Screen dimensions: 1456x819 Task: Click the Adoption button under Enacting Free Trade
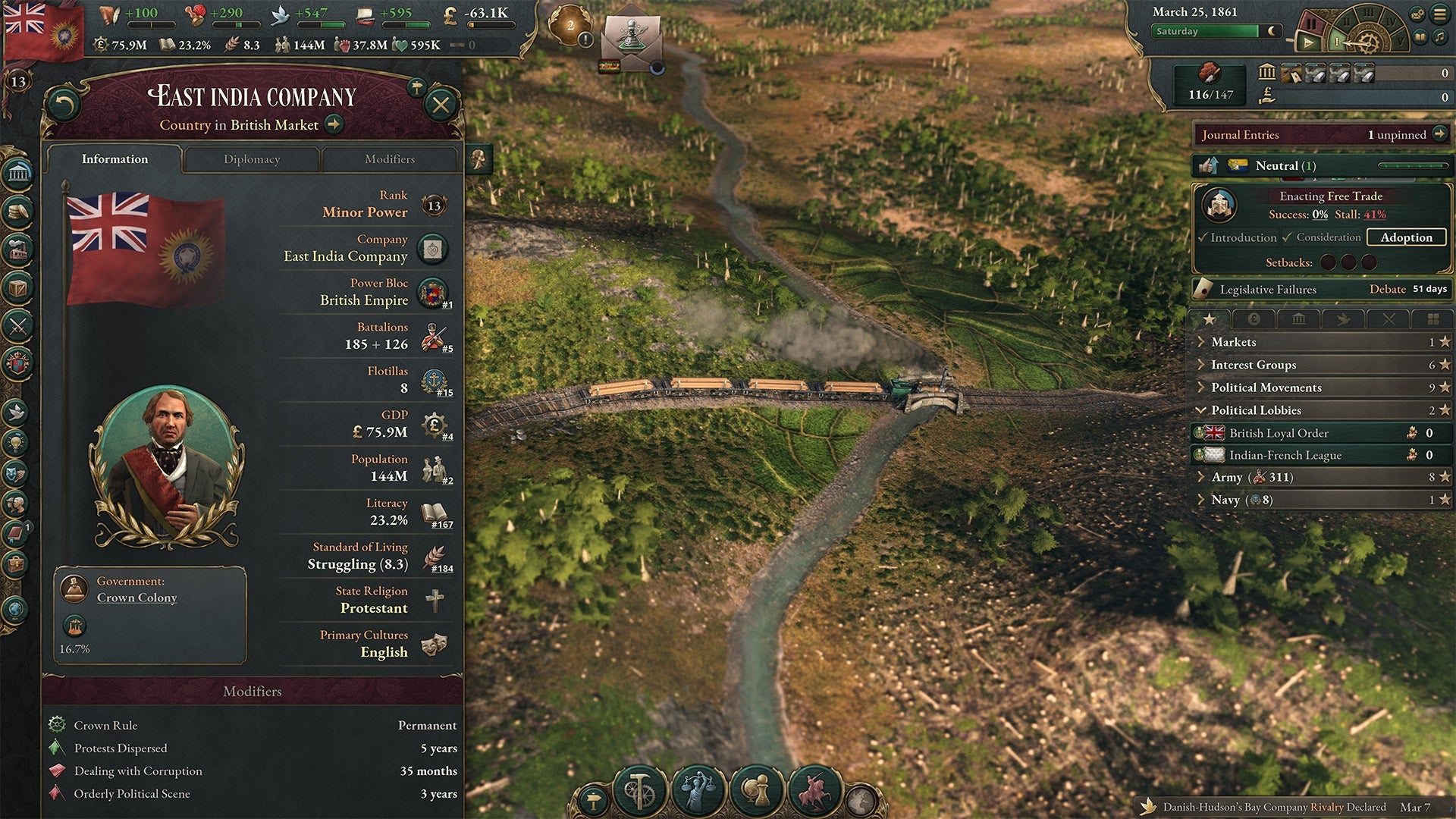pyautogui.click(x=1406, y=237)
